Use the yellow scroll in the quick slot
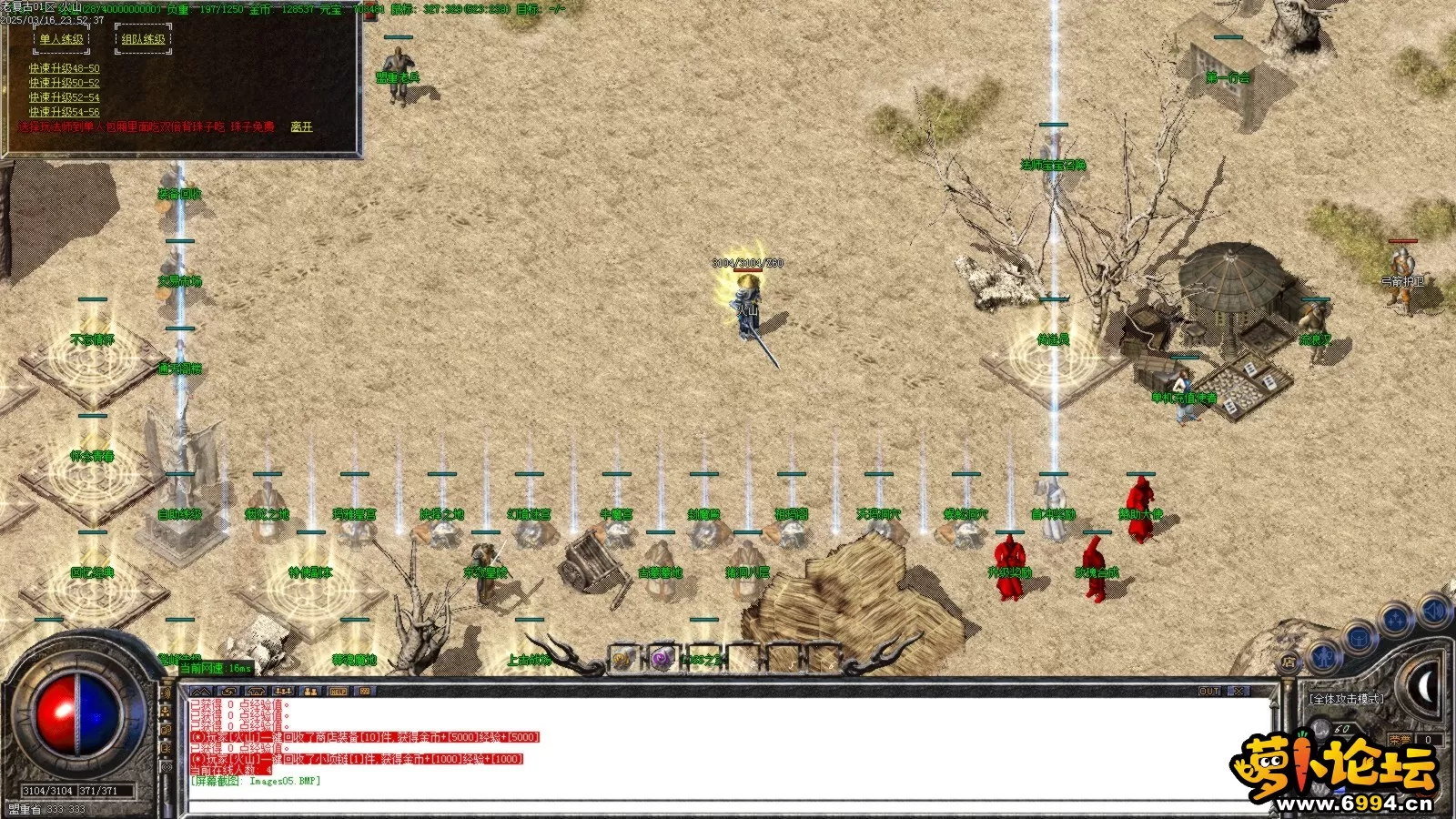This screenshot has width=1456, height=819. 622,658
